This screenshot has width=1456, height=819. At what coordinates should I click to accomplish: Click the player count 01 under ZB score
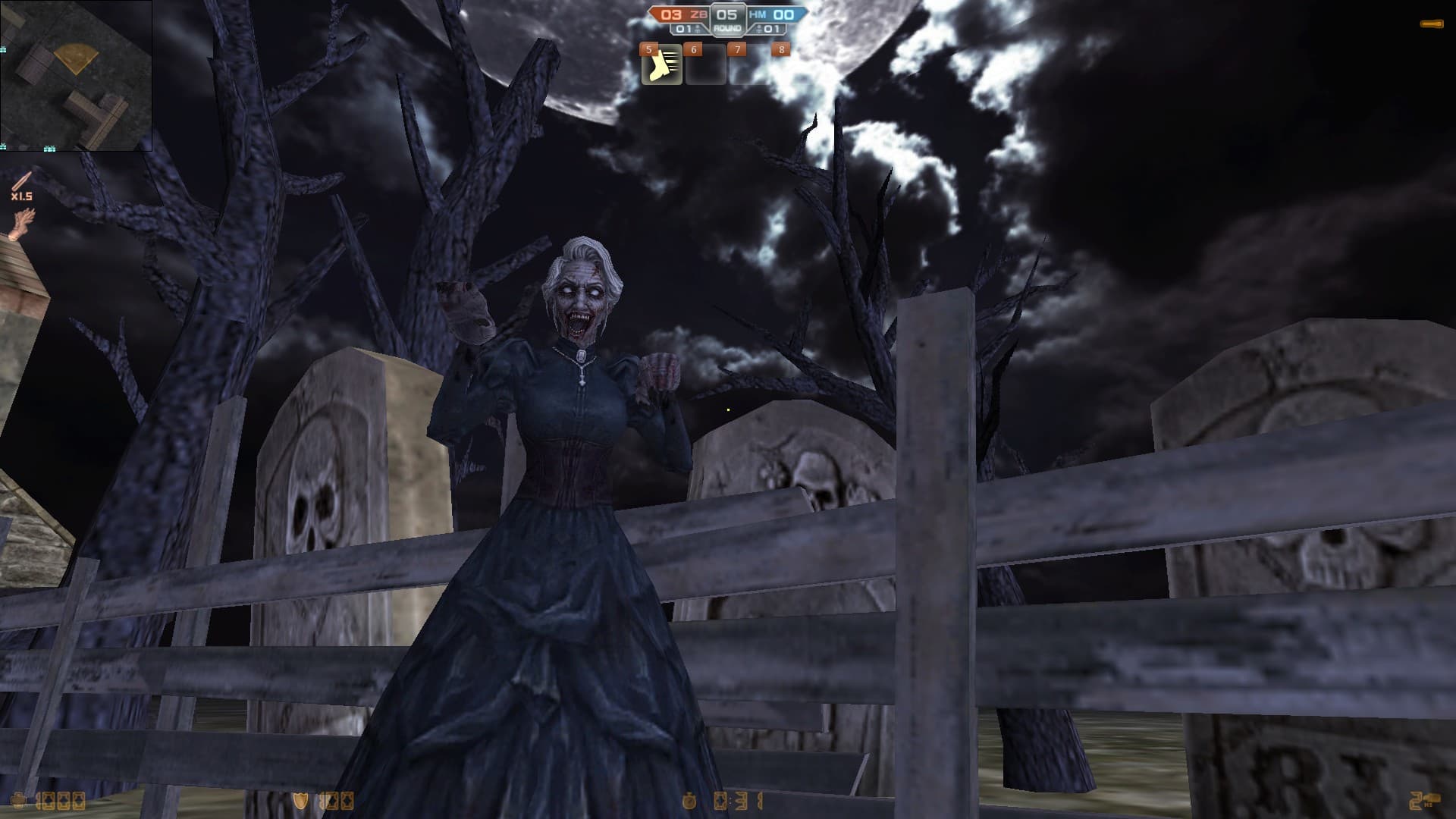684,29
